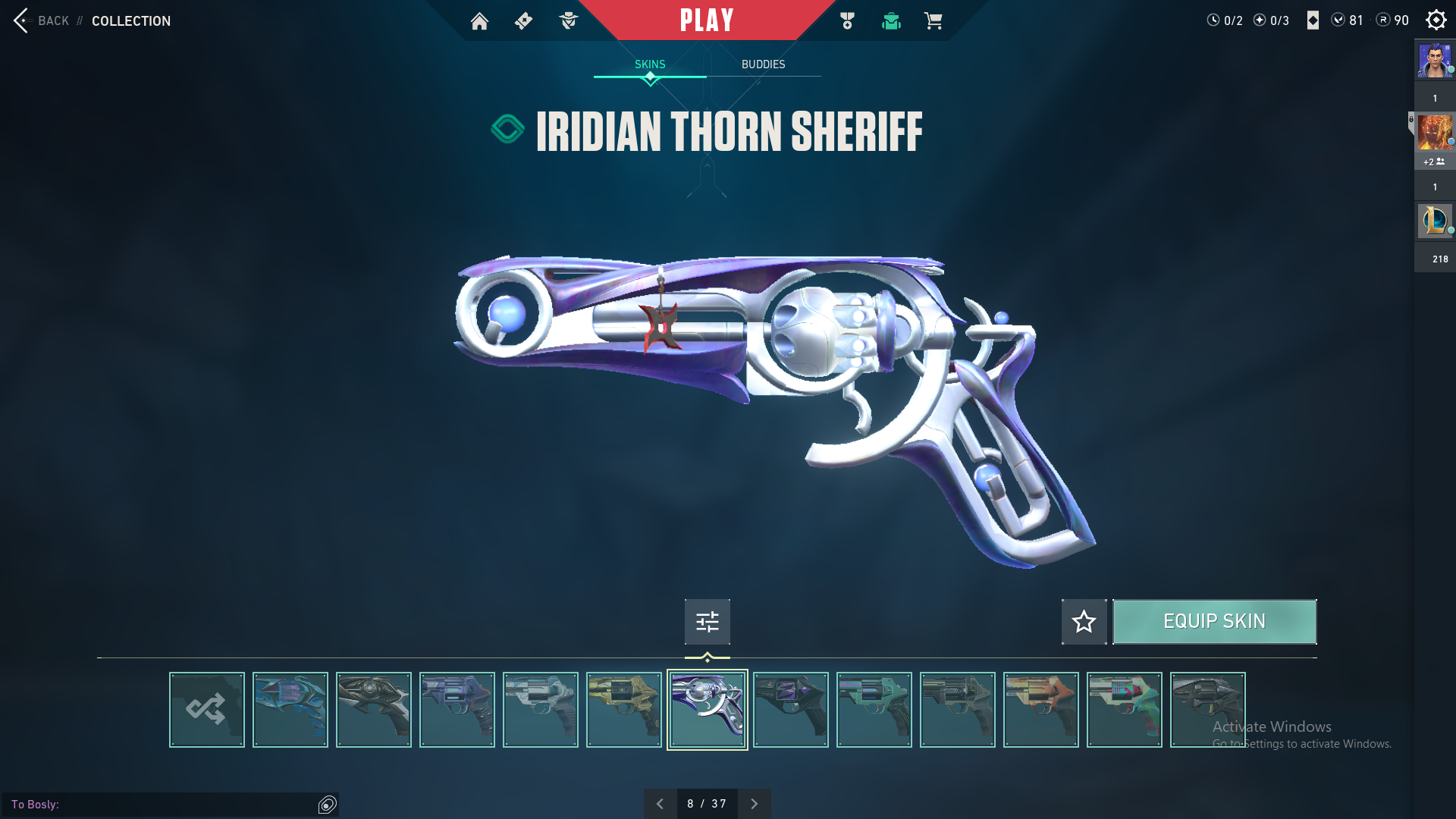Open the store cart icon

pos(933,21)
